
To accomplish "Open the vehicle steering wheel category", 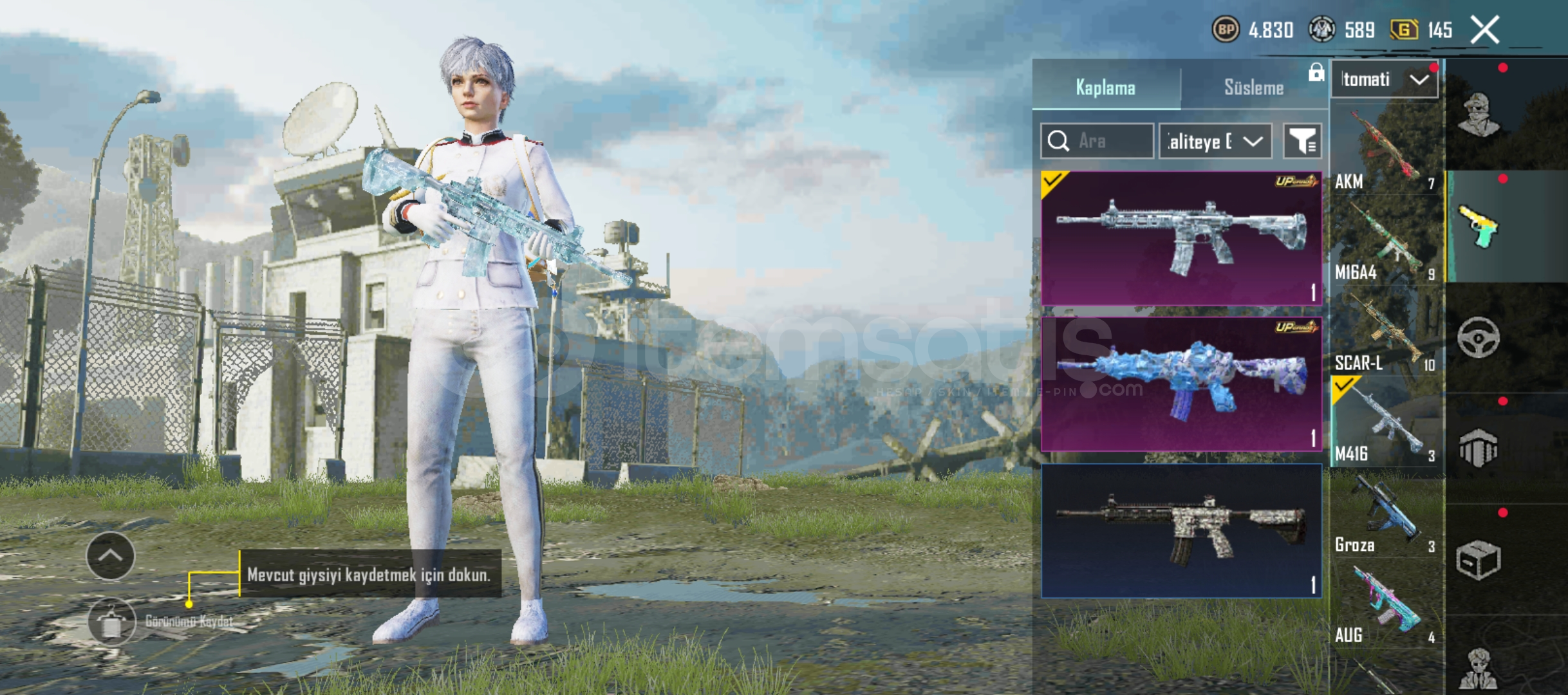I will [1479, 337].
